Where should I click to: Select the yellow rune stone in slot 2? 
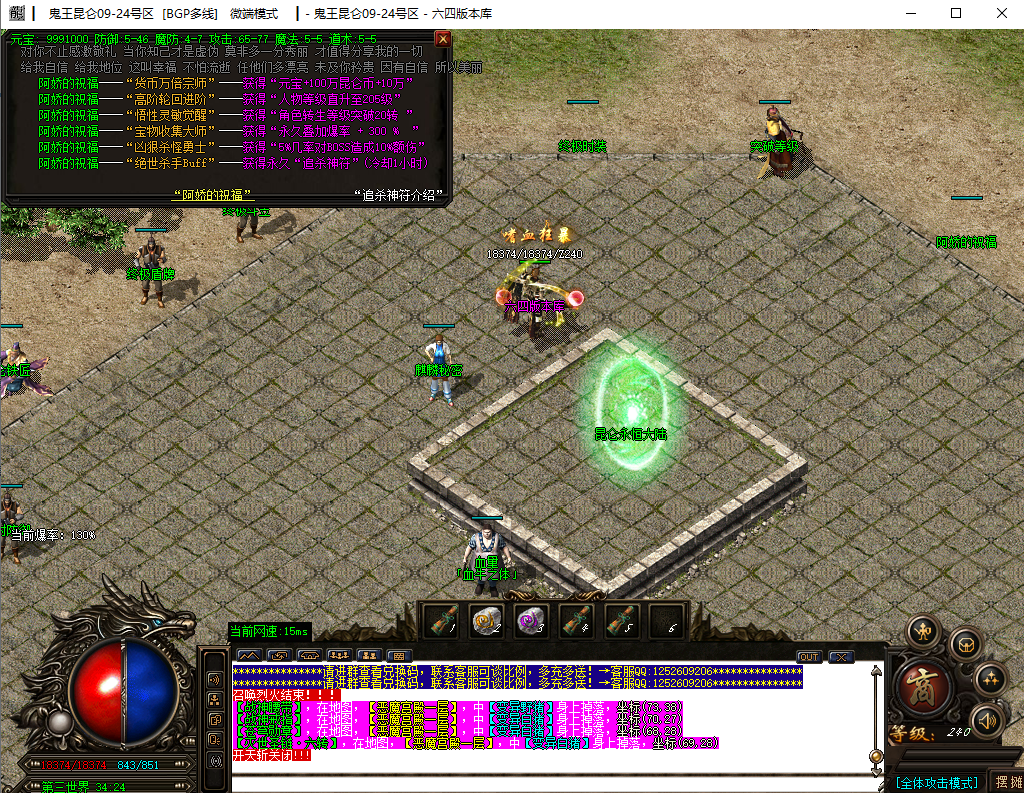487,622
